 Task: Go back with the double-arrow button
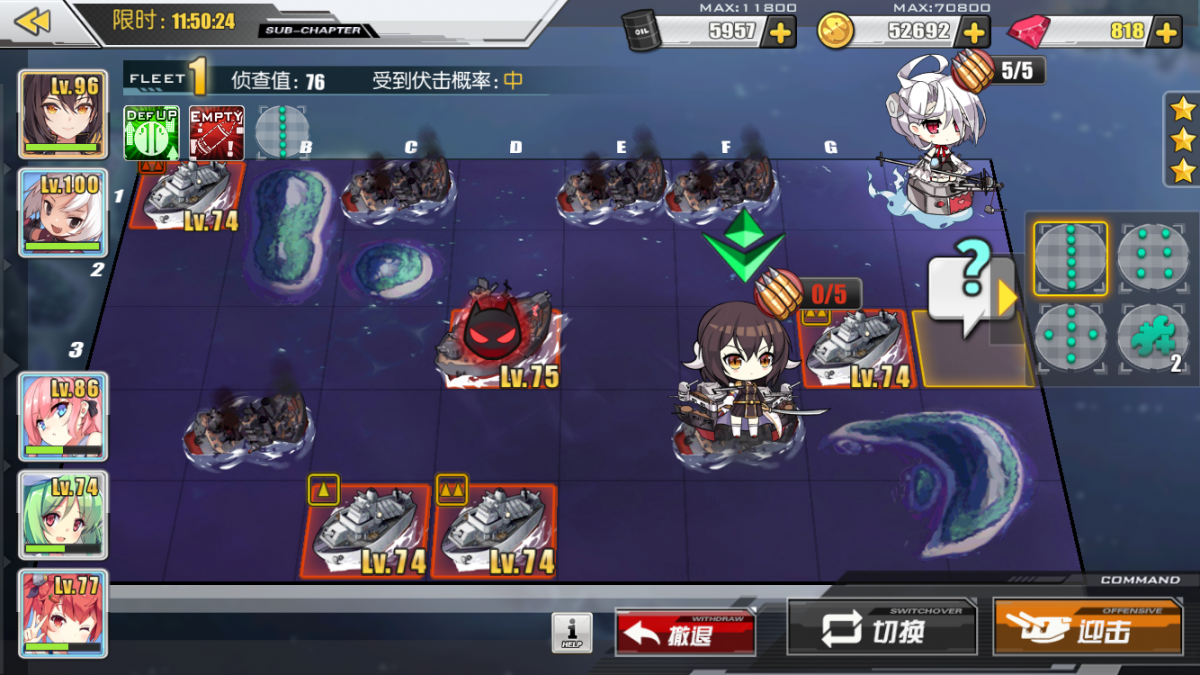33,22
